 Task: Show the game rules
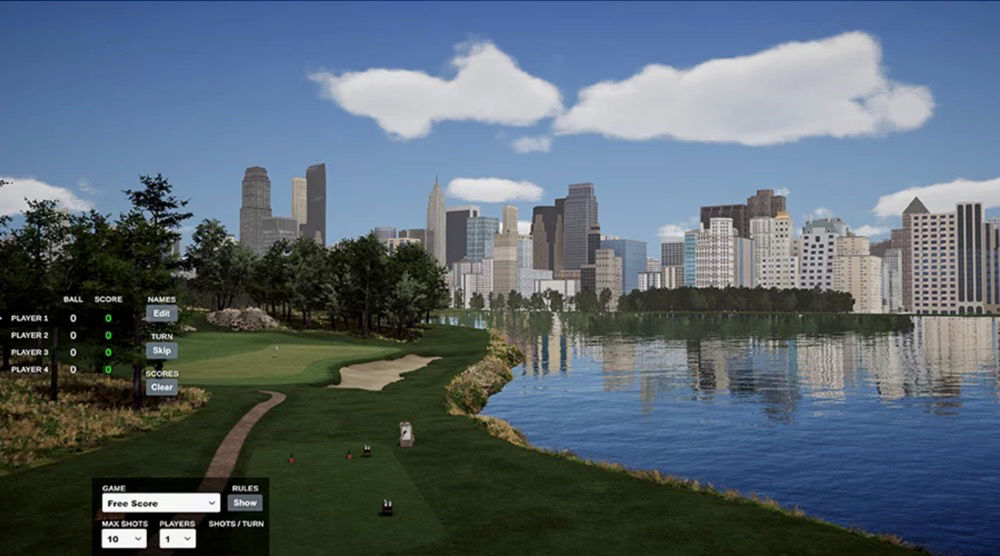(244, 503)
